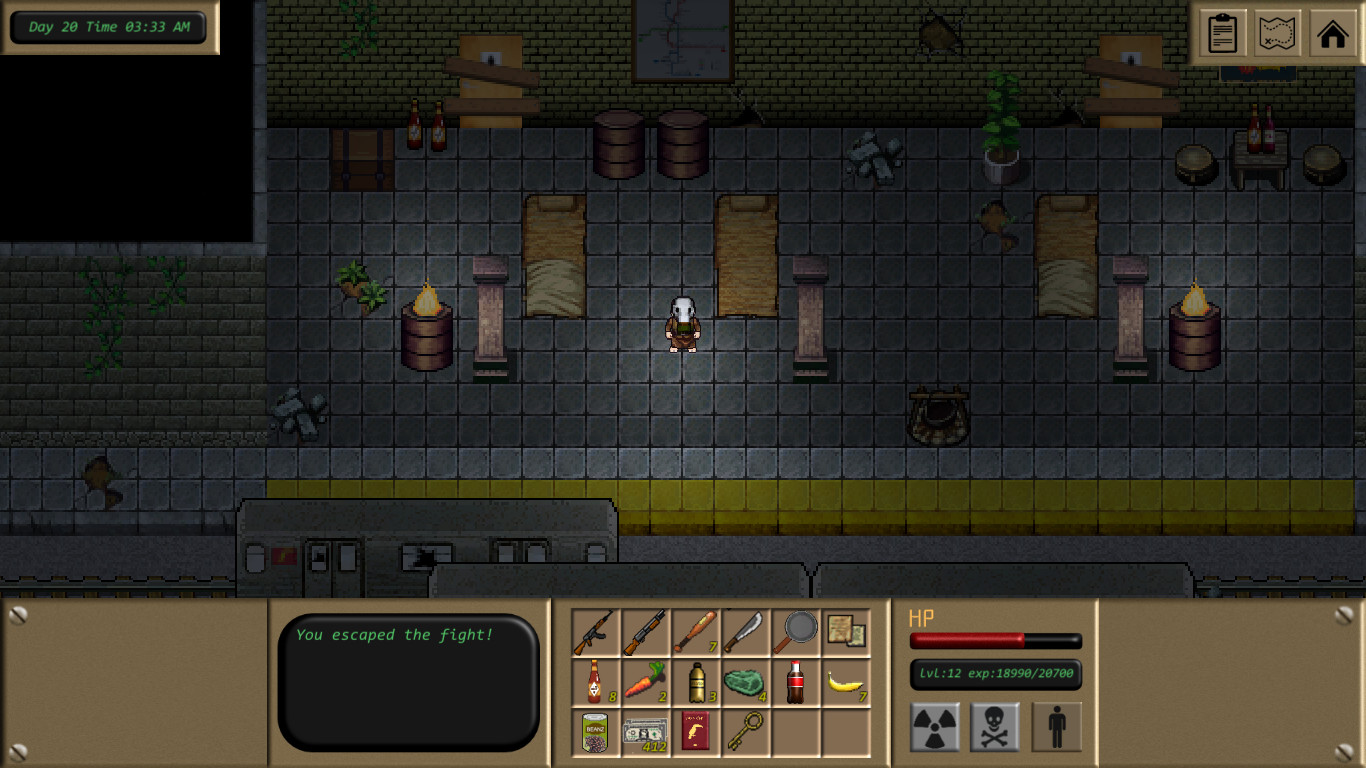Click the Lvl:12 experience display
1366x768 pixels.
point(996,675)
